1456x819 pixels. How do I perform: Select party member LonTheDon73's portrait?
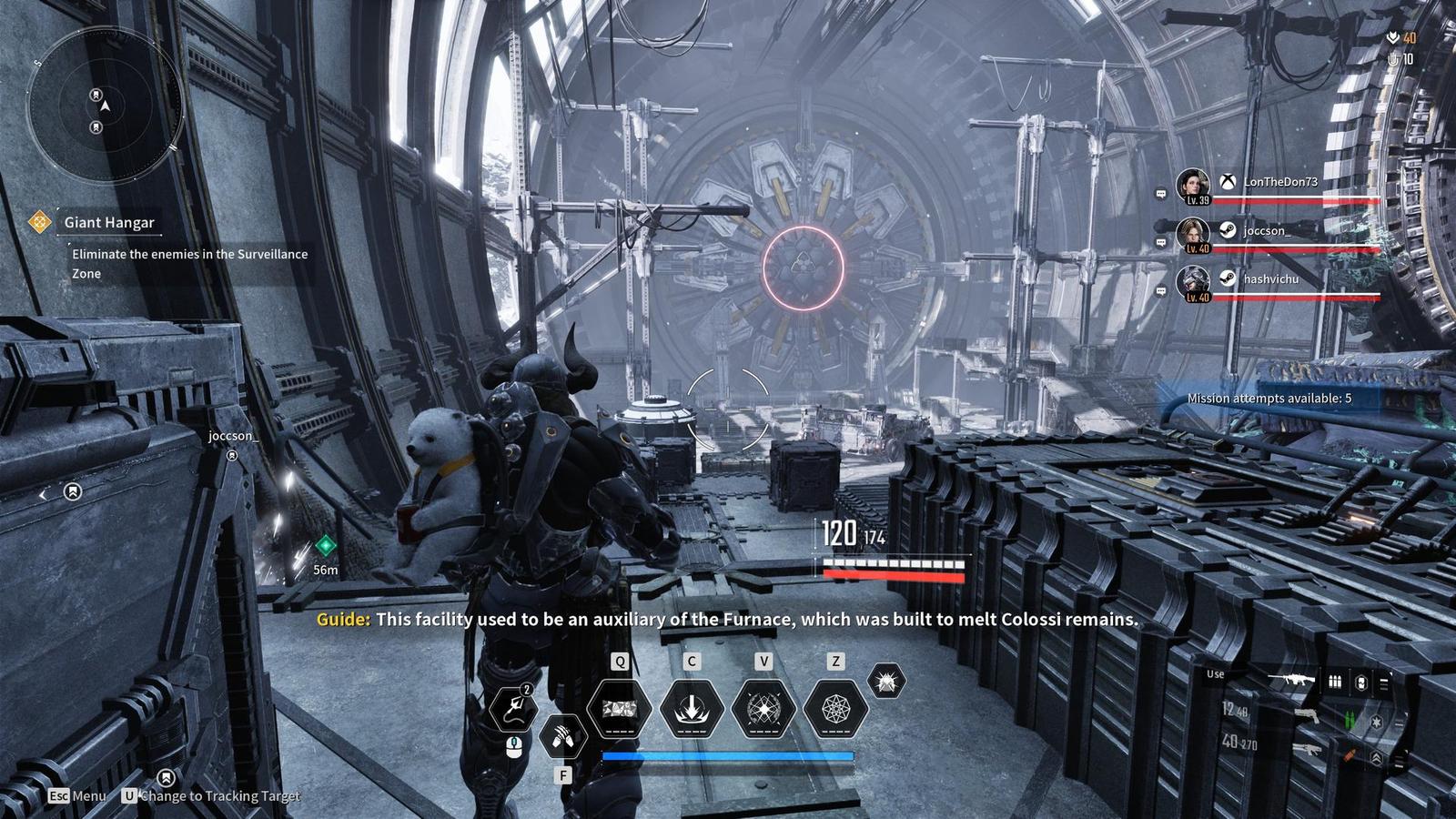pos(1192,185)
